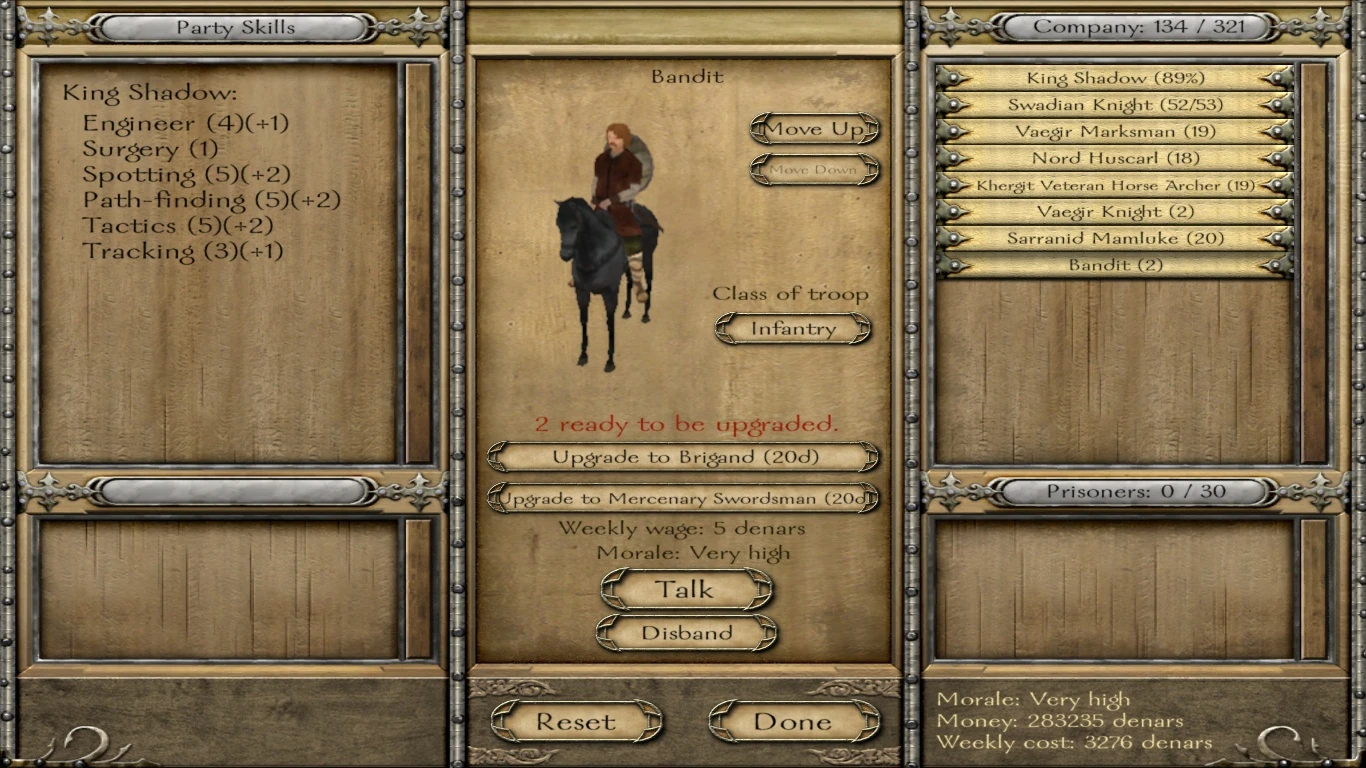The image size is (1366, 768).
Task: Click the left arrow beside the Bandit entry
Action: click(x=953, y=265)
